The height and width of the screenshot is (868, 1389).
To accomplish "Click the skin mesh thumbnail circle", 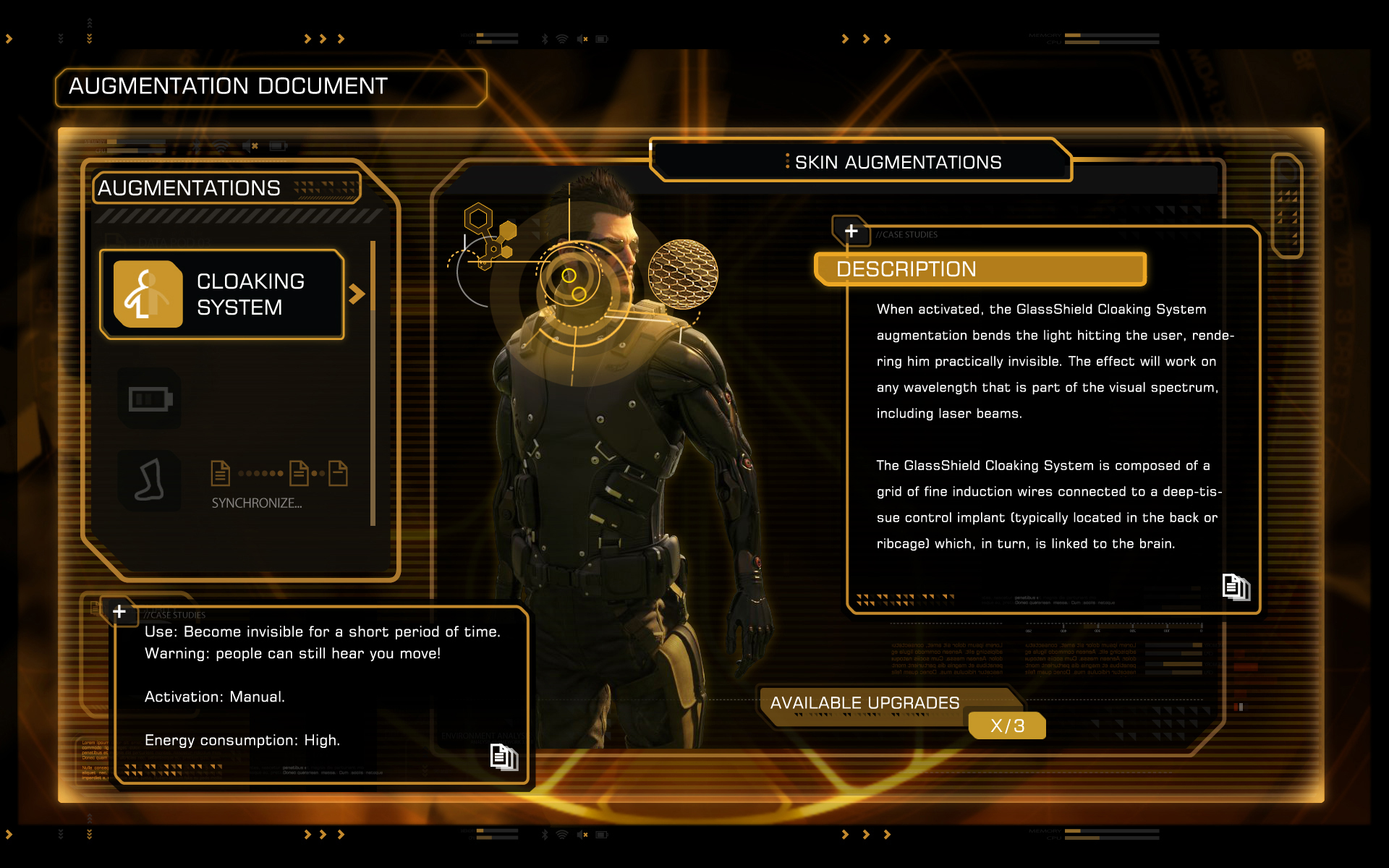I will point(683,274).
